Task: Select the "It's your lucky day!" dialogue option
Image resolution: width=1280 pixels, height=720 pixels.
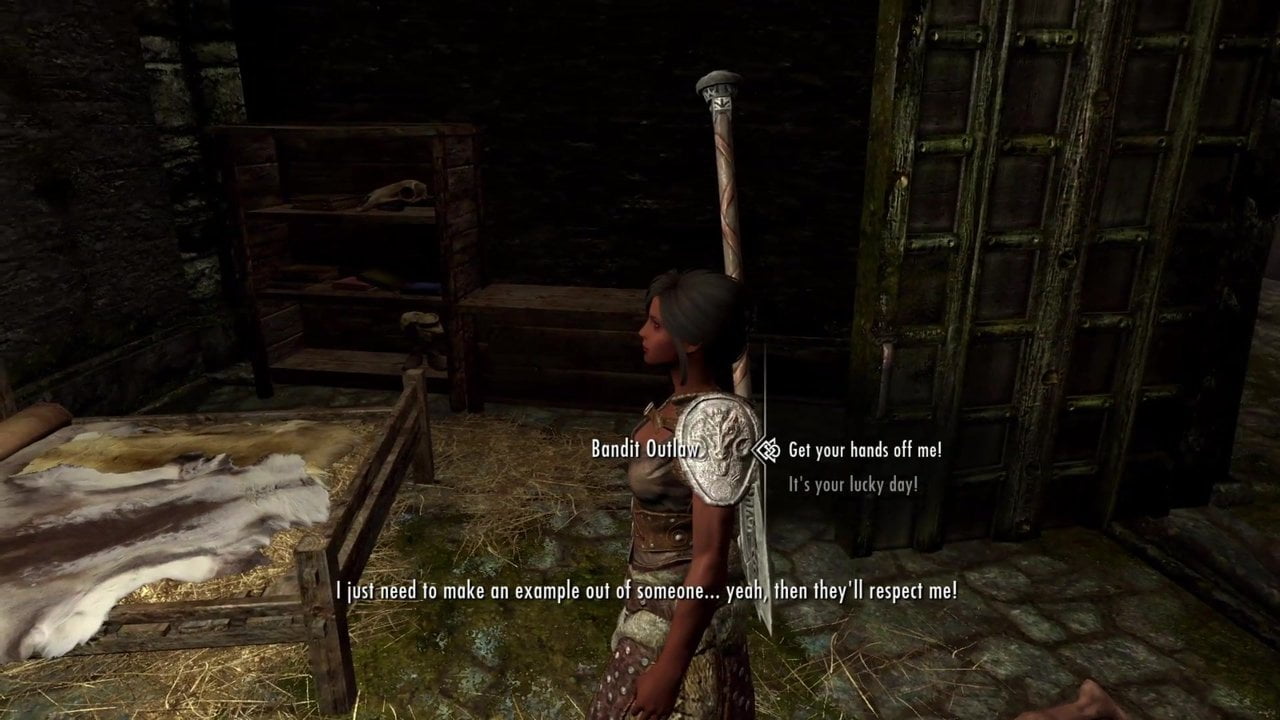Action: pos(852,485)
